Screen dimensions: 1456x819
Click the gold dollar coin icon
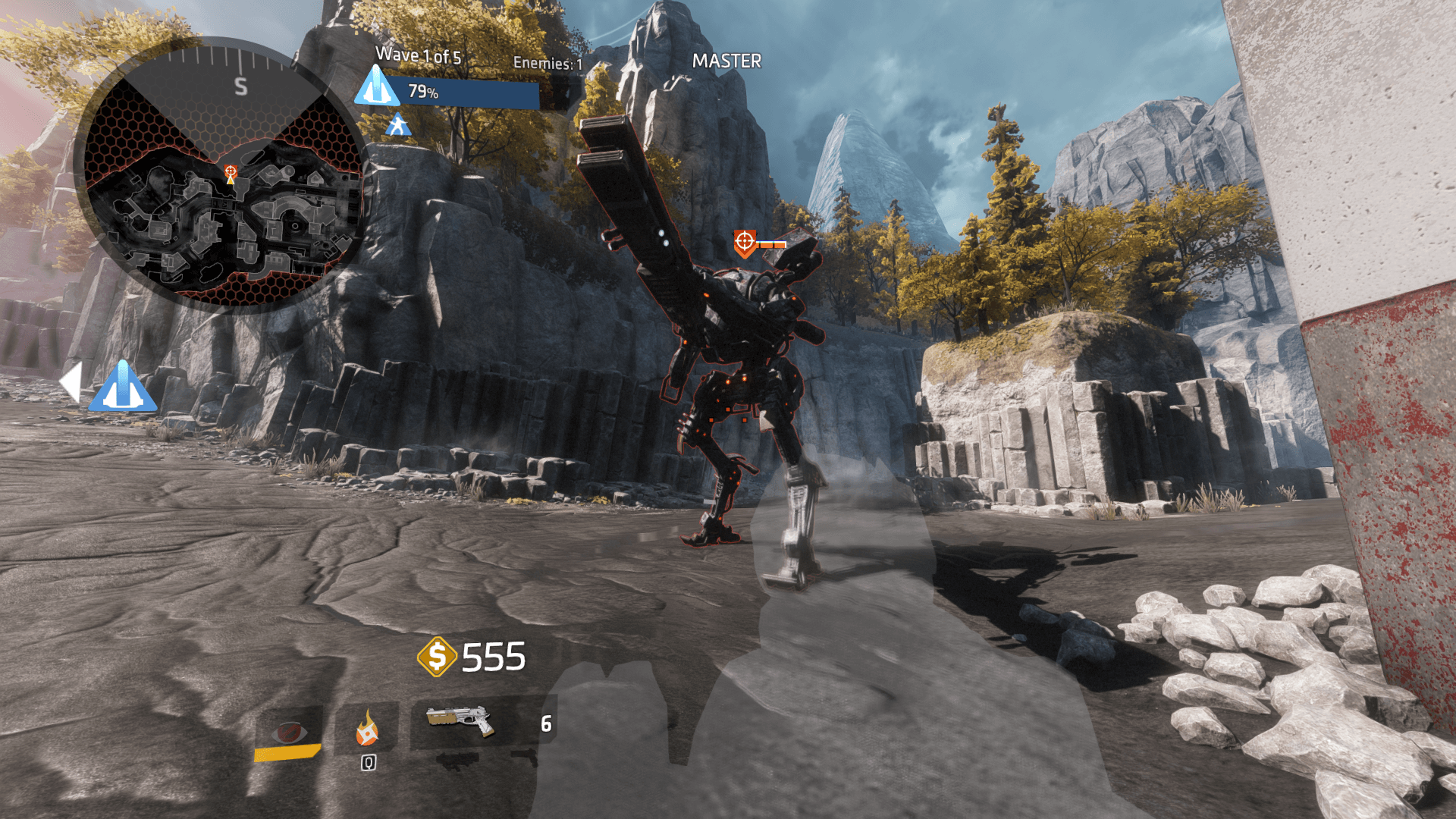point(437,656)
